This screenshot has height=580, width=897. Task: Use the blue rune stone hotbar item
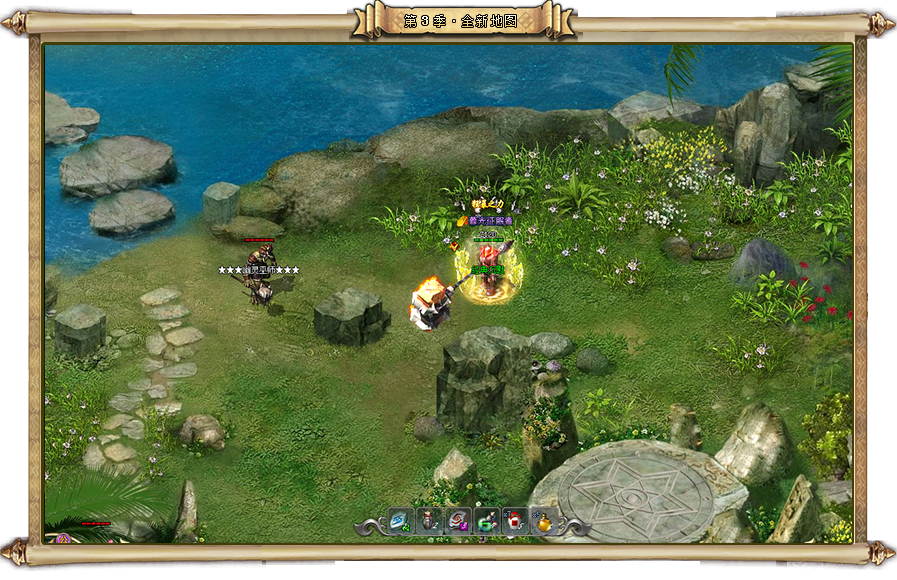pyautogui.click(x=400, y=521)
